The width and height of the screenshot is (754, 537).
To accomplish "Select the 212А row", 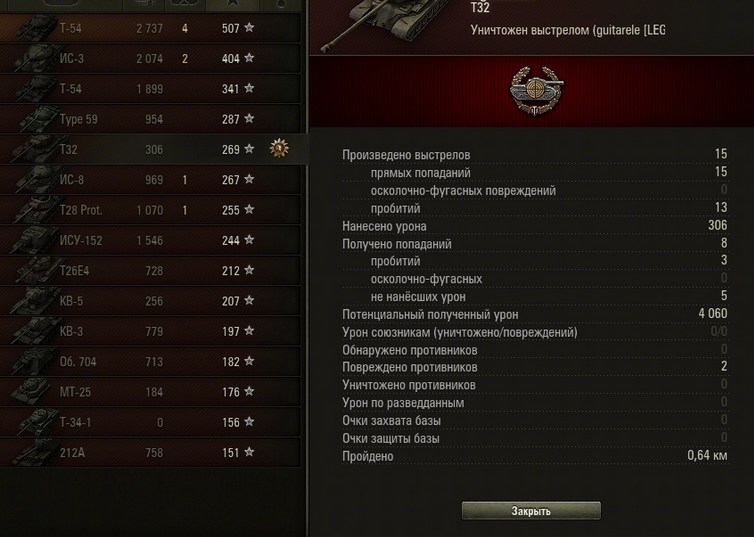I will [150, 453].
